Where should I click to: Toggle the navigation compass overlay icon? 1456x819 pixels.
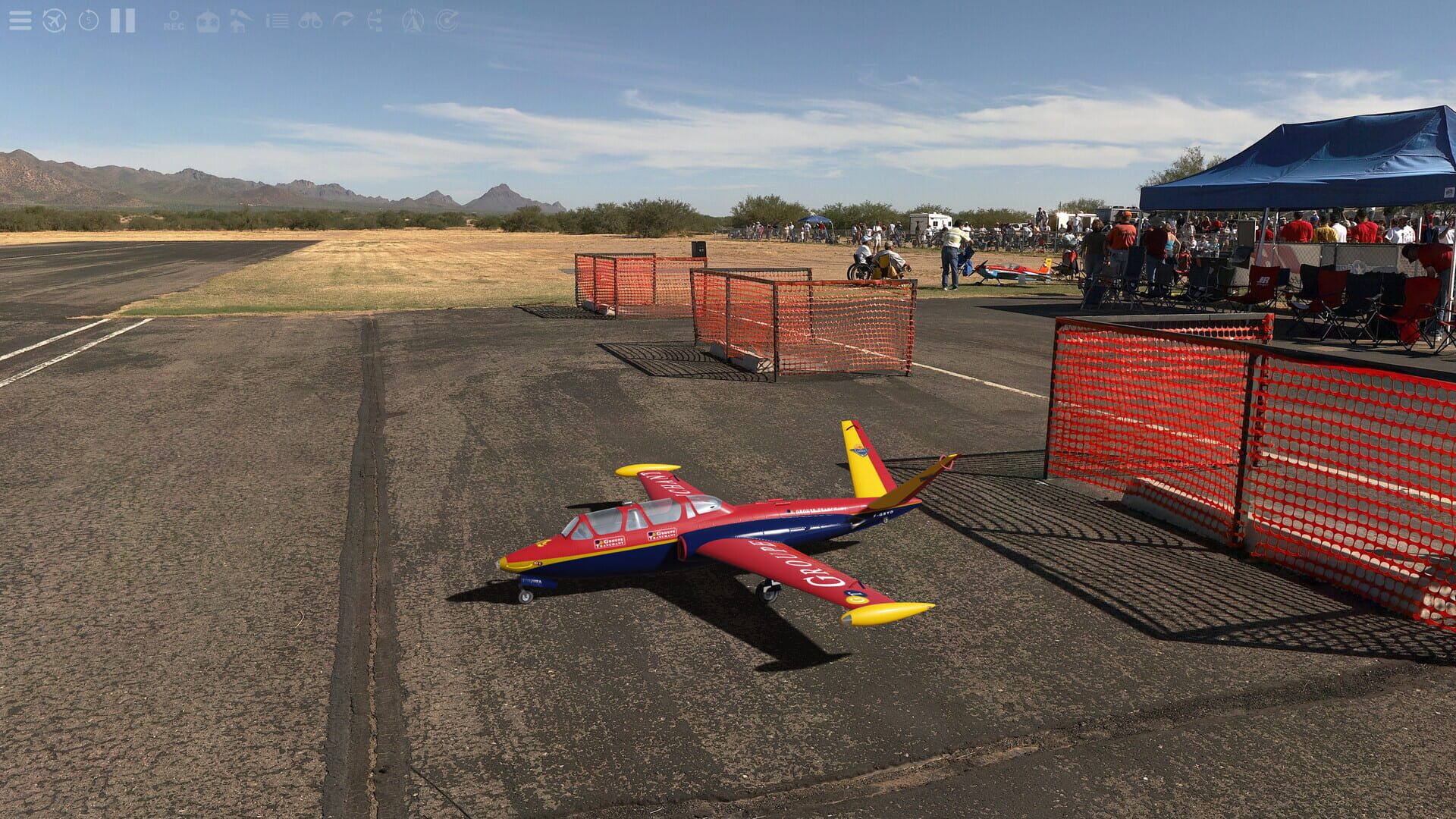412,19
